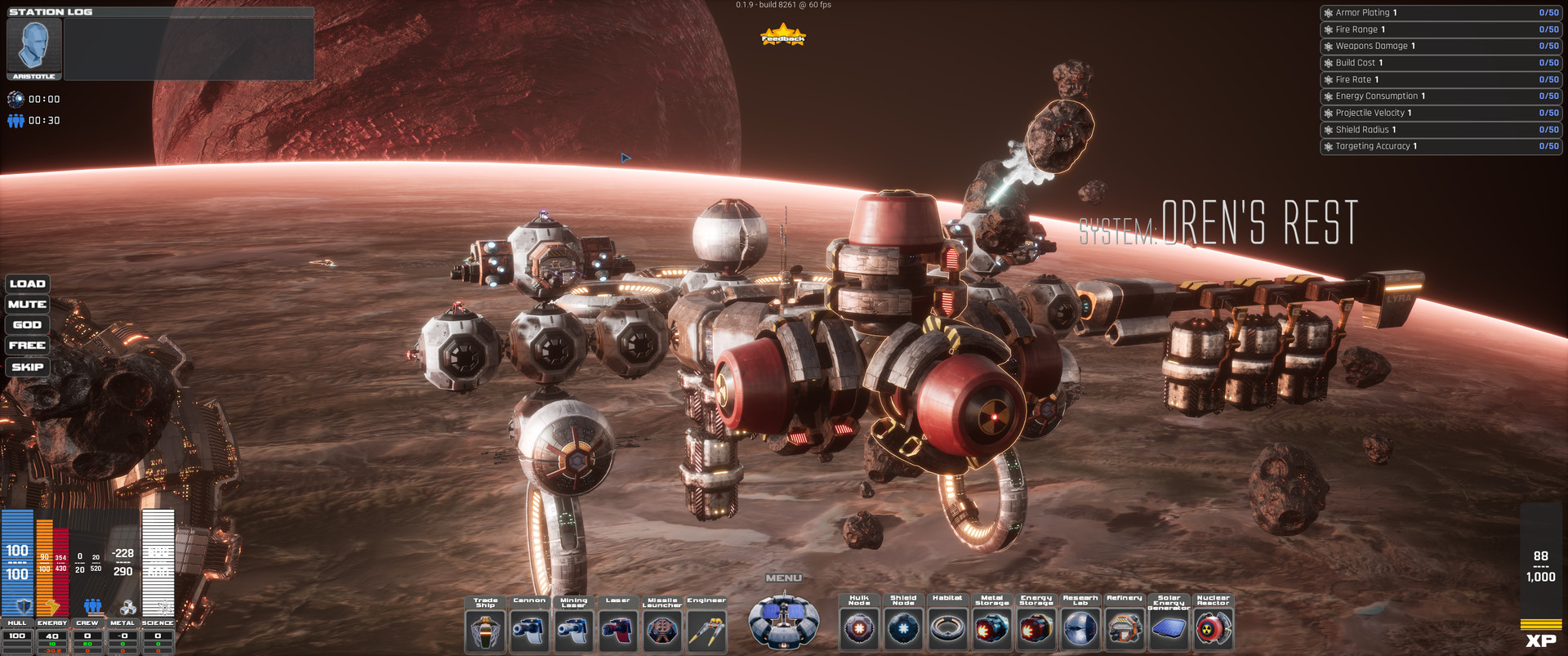Toggle FREE build mode

27,346
